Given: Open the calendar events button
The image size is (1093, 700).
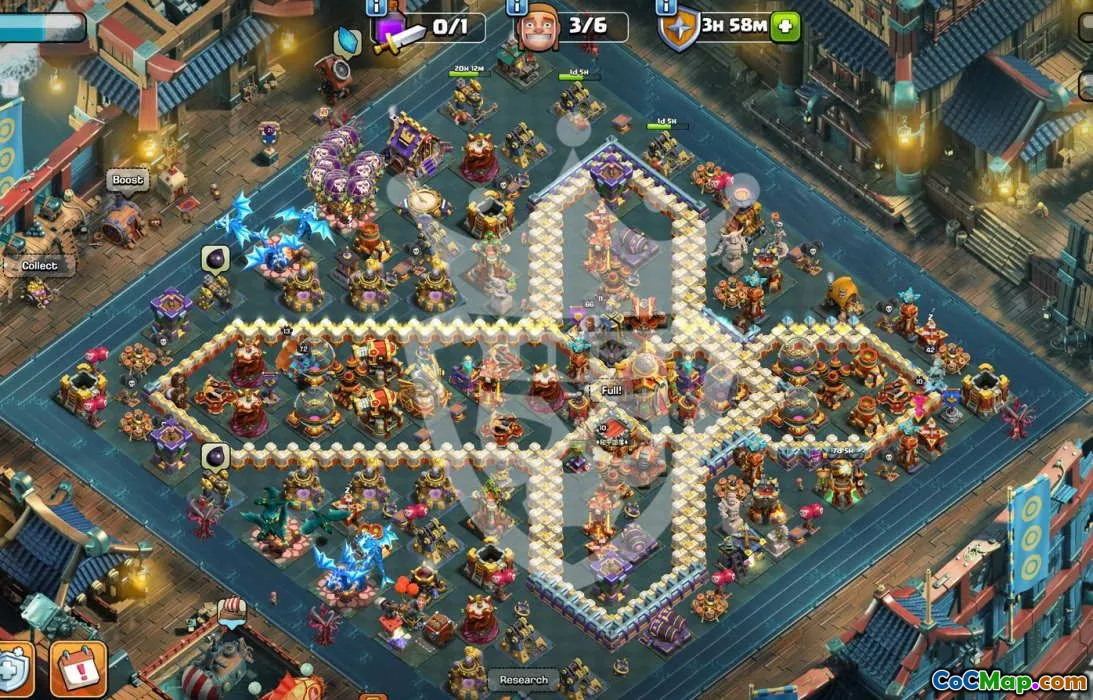Looking at the screenshot, I should (77, 669).
